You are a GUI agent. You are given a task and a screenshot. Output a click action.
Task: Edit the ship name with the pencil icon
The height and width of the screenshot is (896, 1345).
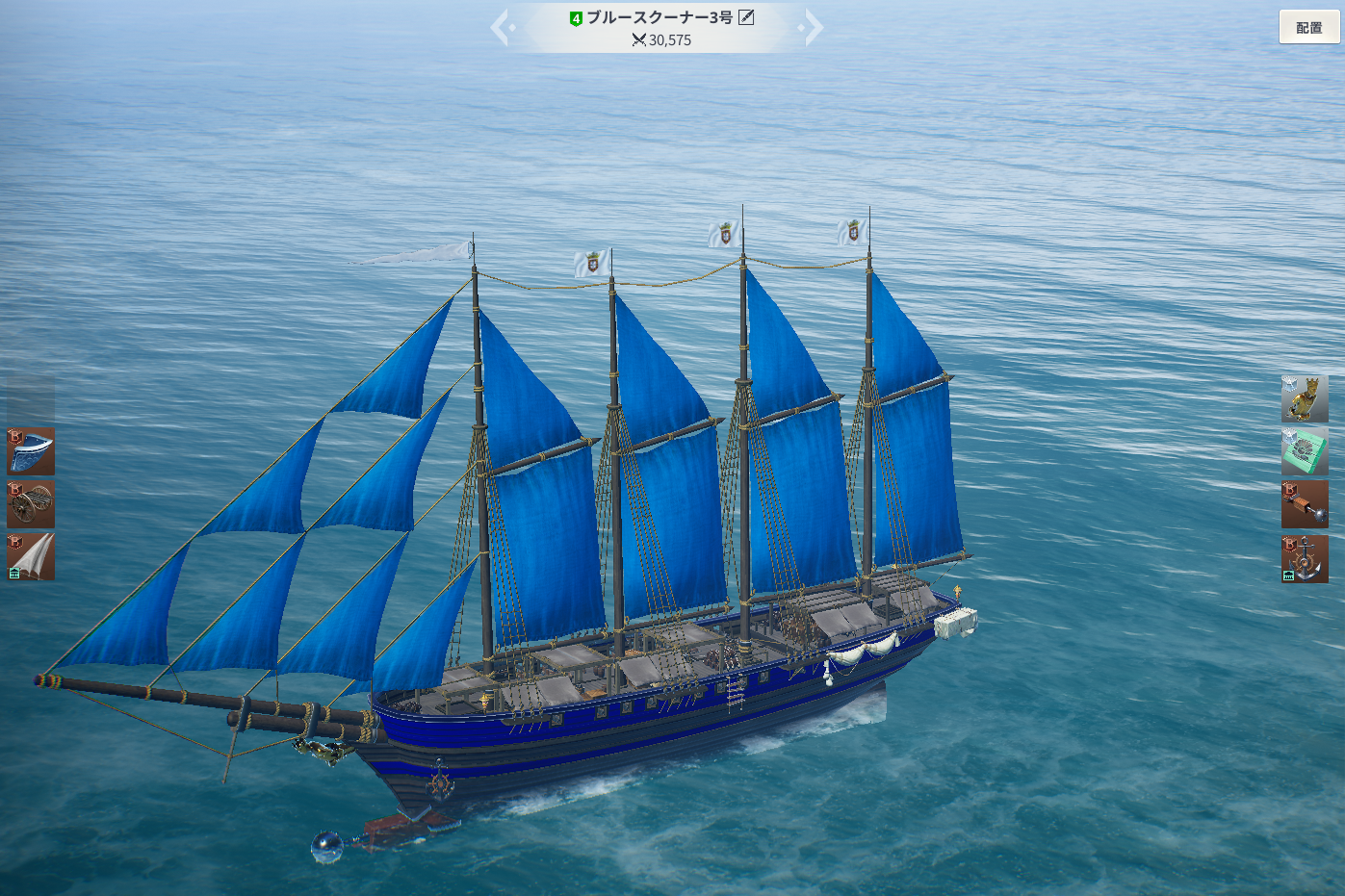point(746,17)
